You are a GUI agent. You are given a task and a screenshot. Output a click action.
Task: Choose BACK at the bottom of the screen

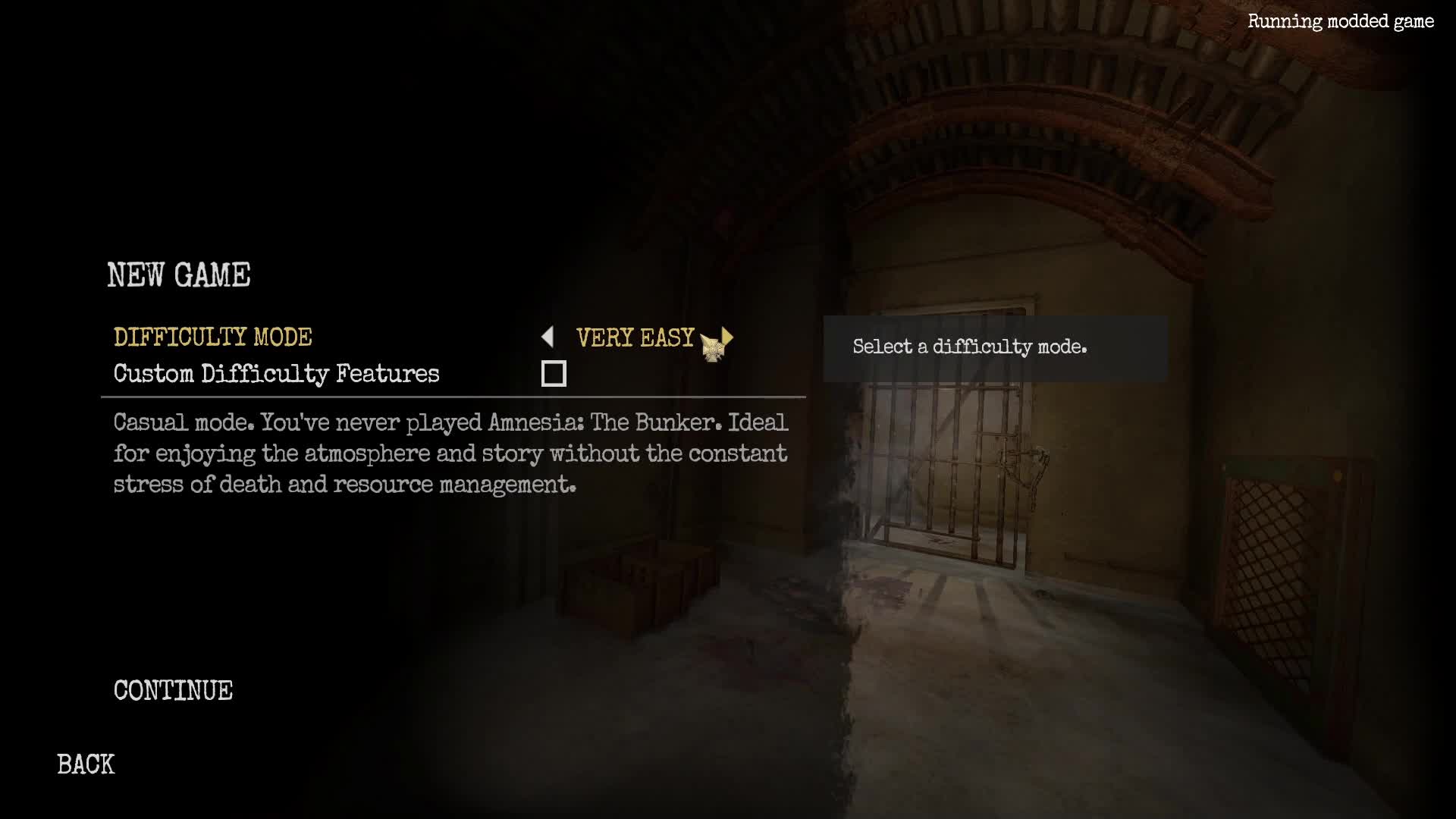coord(86,764)
